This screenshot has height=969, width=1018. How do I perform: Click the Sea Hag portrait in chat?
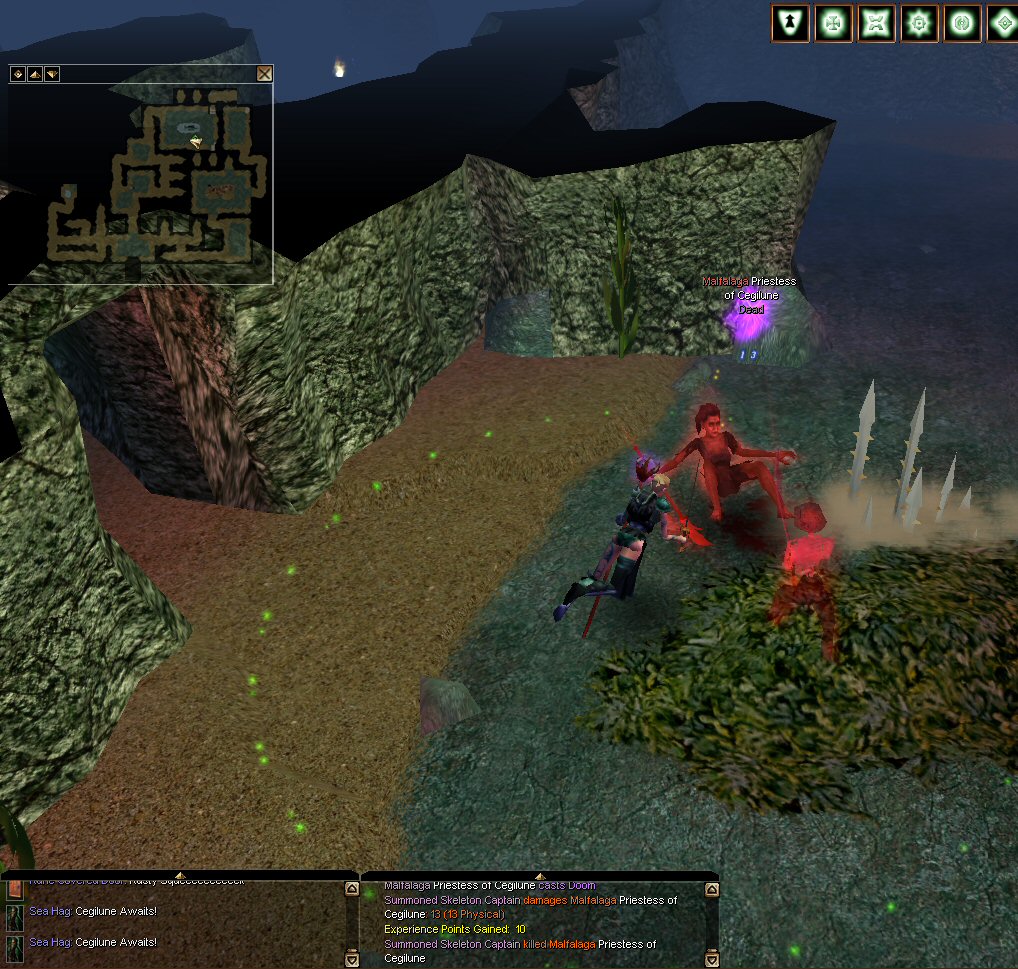[15, 917]
